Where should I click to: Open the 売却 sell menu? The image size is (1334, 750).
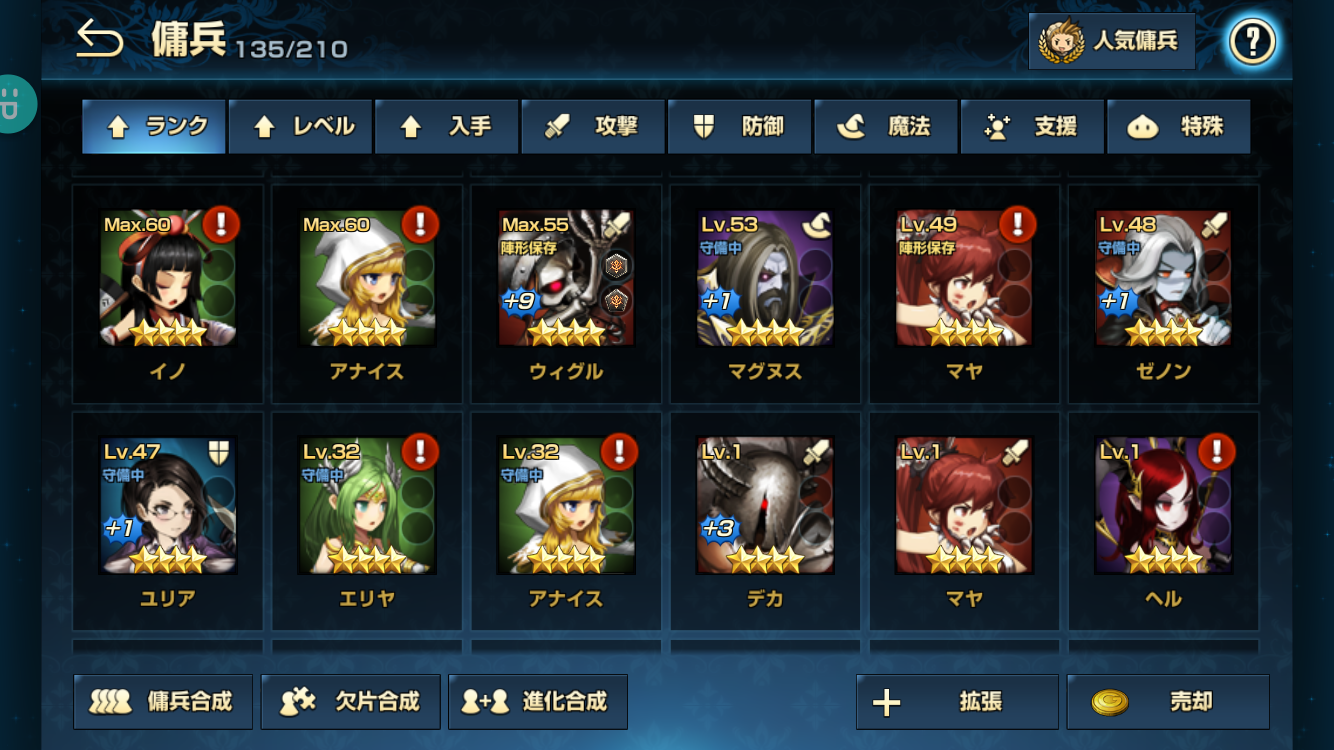[1168, 702]
